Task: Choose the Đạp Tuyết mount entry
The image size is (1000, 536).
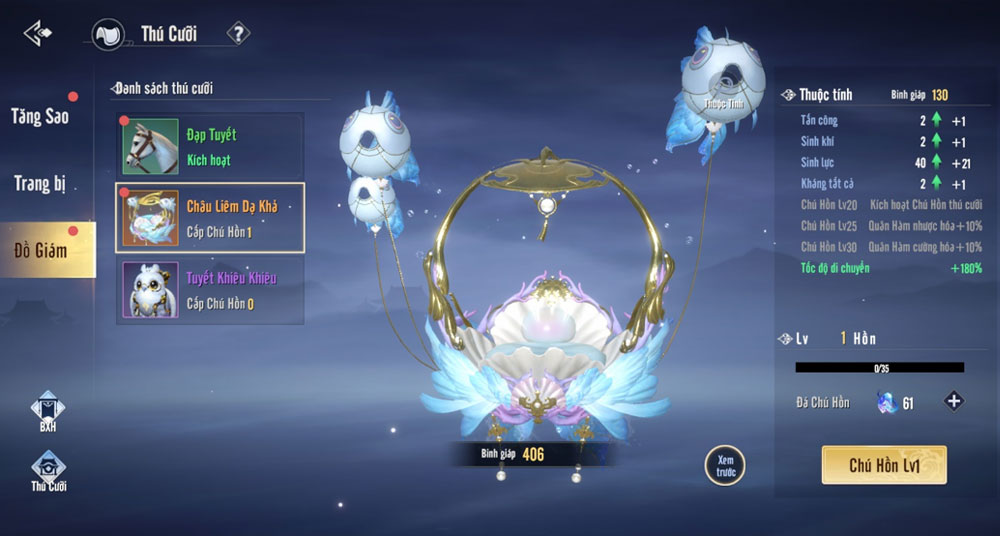Action: click(211, 146)
